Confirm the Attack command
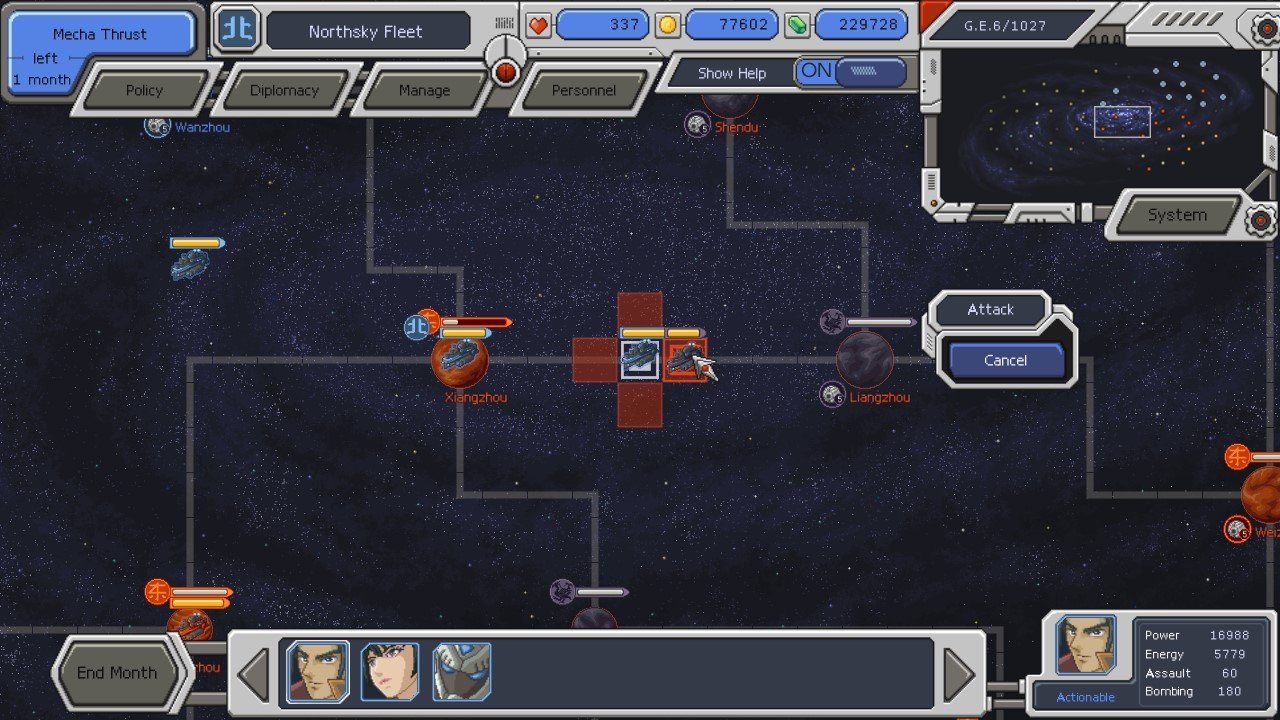The image size is (1280, 720). (990, 309)
